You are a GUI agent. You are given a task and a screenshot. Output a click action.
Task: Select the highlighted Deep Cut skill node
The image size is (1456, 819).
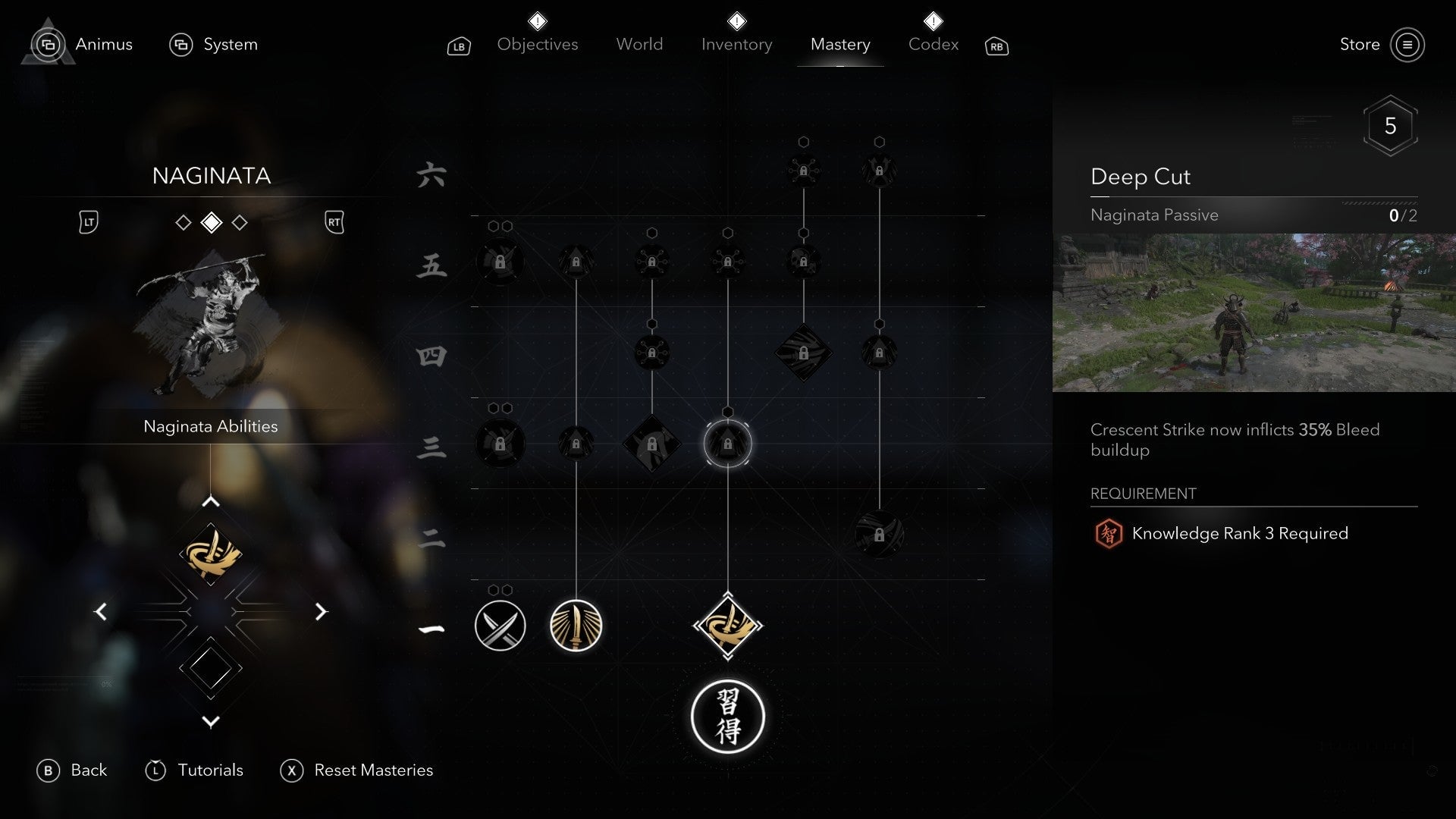pos(728,444)
